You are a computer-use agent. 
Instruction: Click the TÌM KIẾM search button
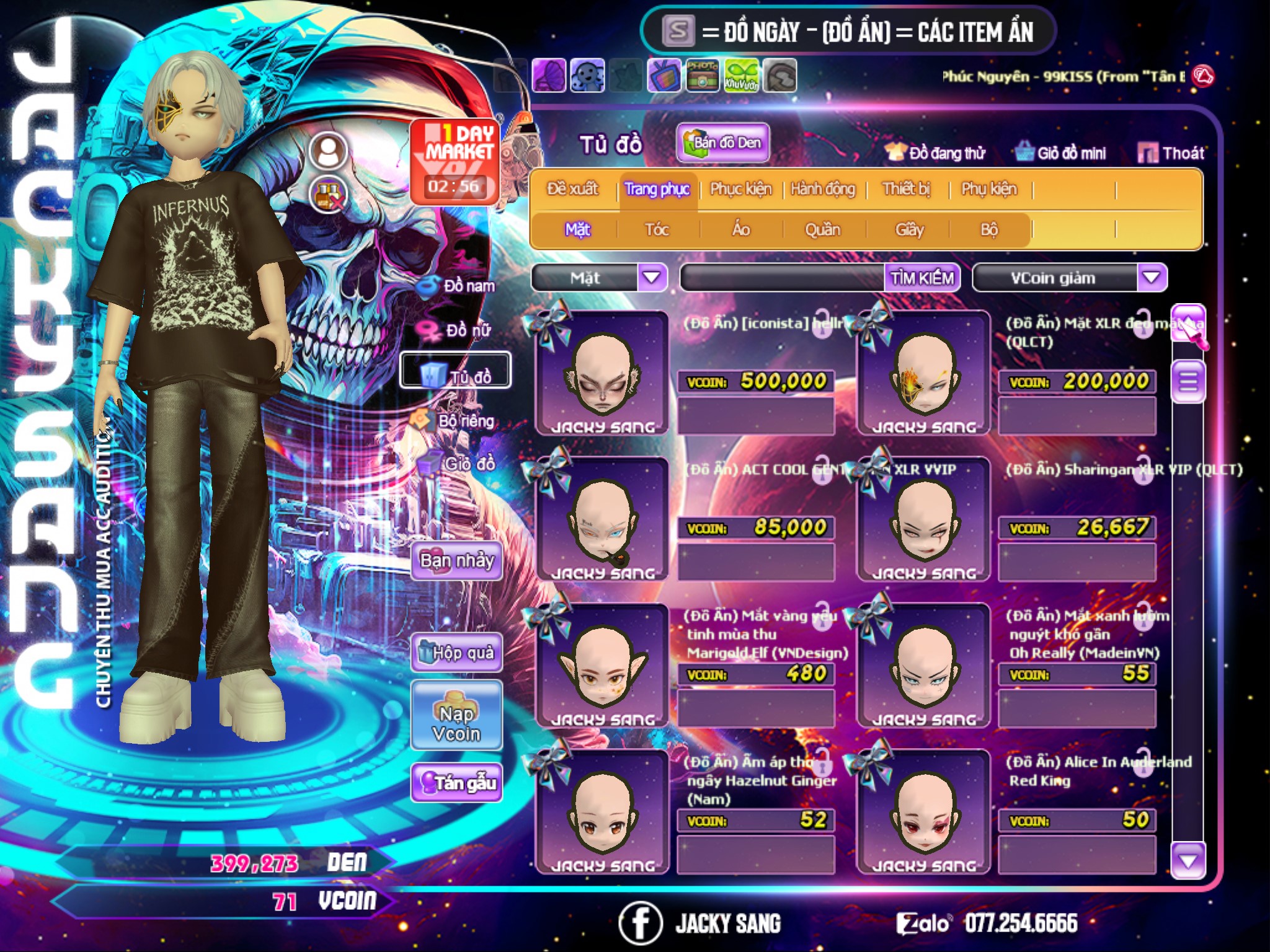922,278
